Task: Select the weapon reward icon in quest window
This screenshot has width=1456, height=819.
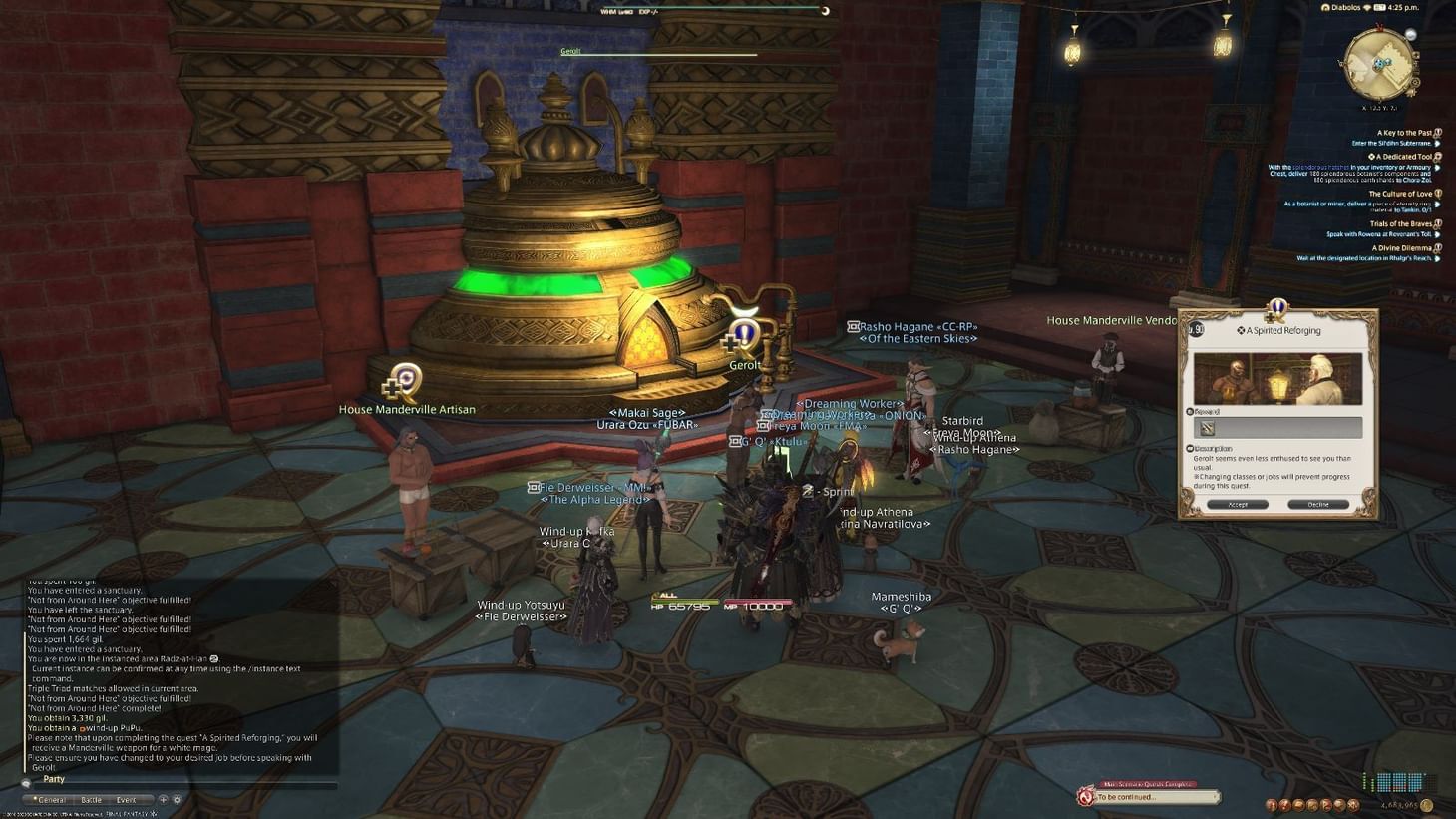Action: (x=1208, y=427)
